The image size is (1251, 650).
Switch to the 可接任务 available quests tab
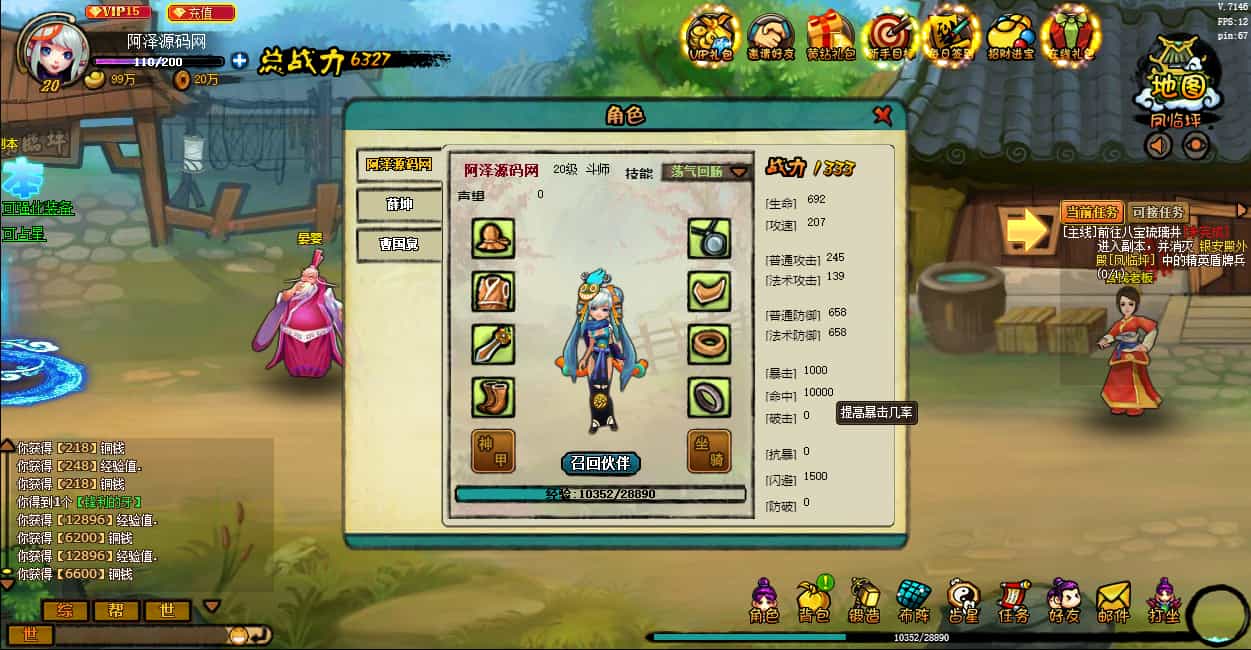tap(1158, 212)
